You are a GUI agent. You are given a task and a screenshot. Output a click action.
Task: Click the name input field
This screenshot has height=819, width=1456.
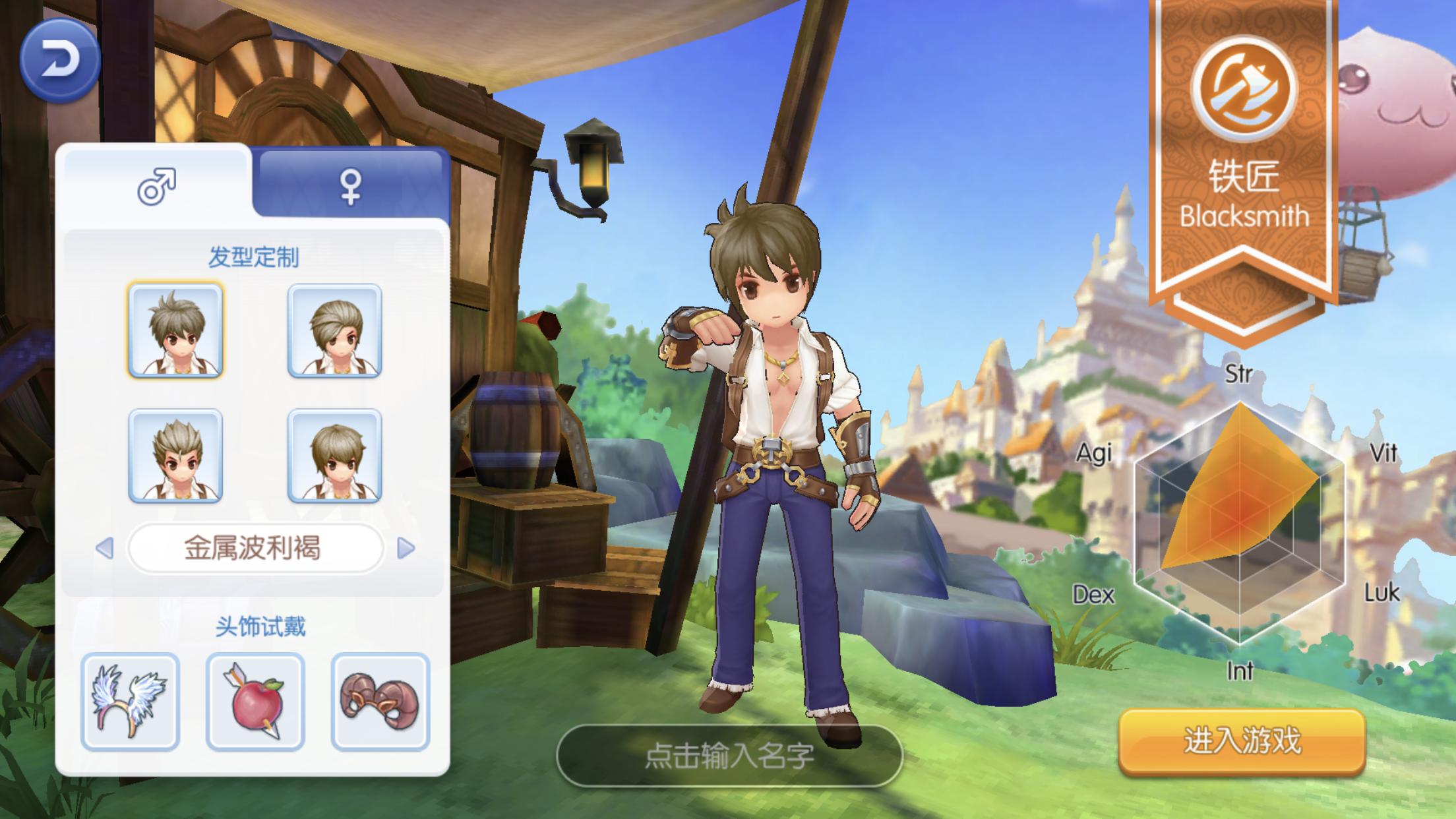pyautogui.click(x=729, y=756)
